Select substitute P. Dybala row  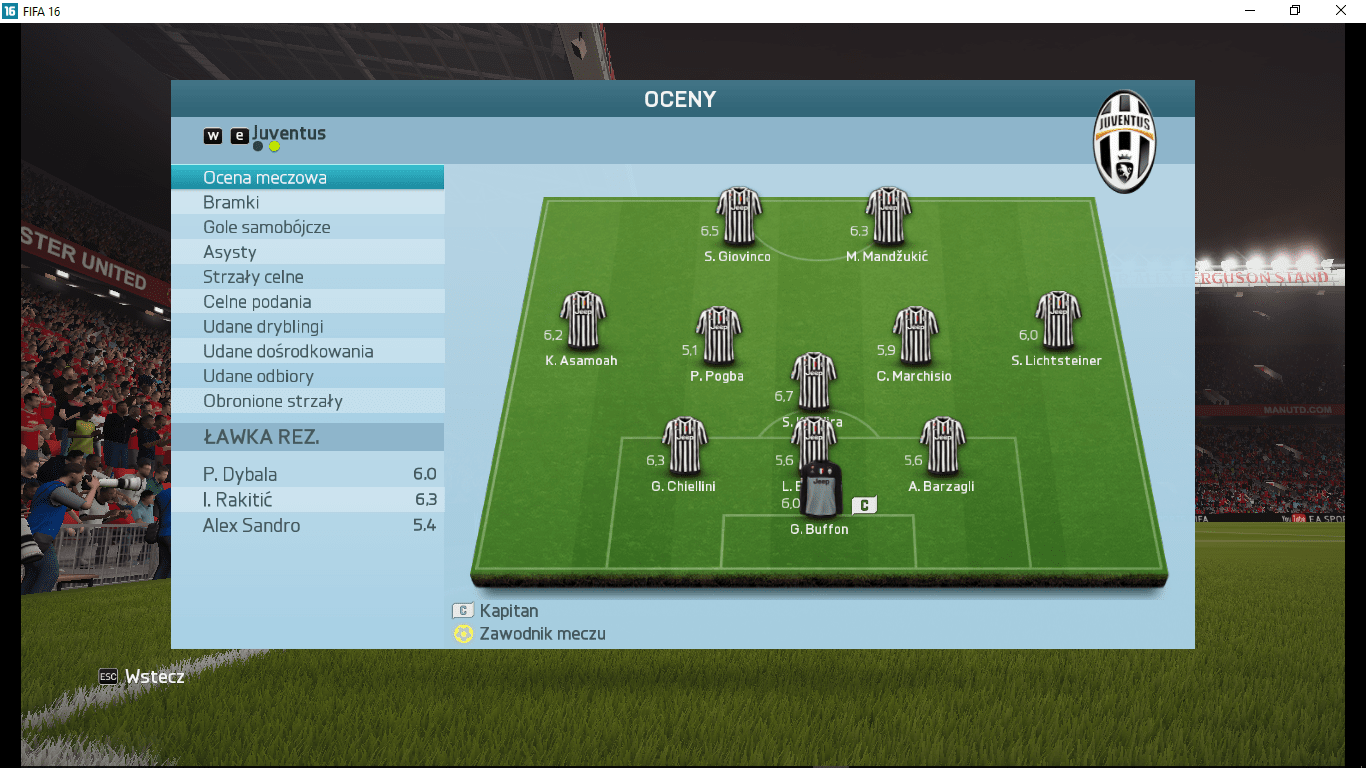(x=307, y=475)
